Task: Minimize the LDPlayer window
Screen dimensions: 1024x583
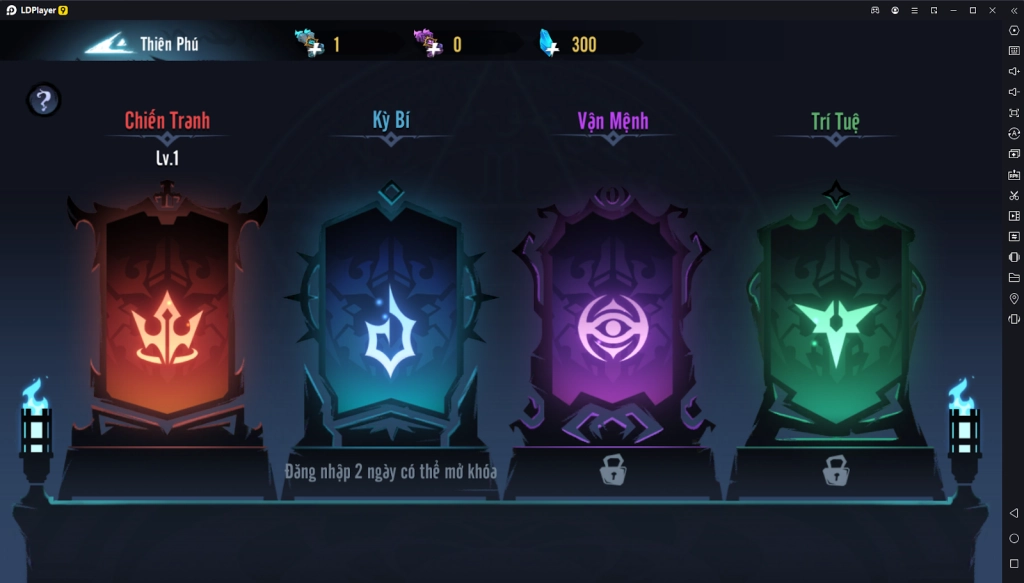Action: 952,10
